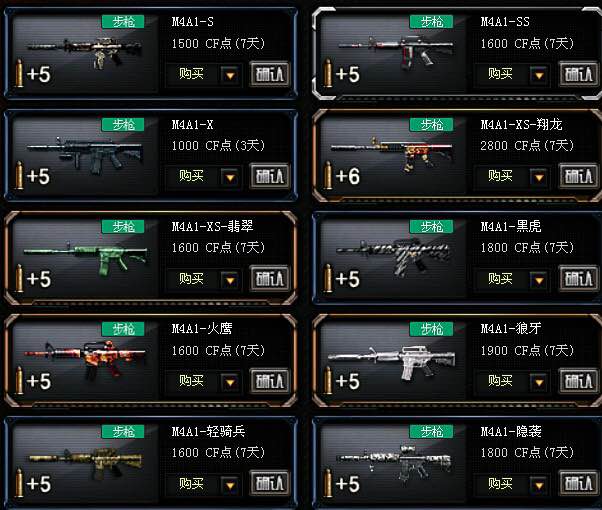Open the purchase dropdown for M4A1-轻骑兵
The height and width of the screenshot is (510, 602).
(231, 484)
